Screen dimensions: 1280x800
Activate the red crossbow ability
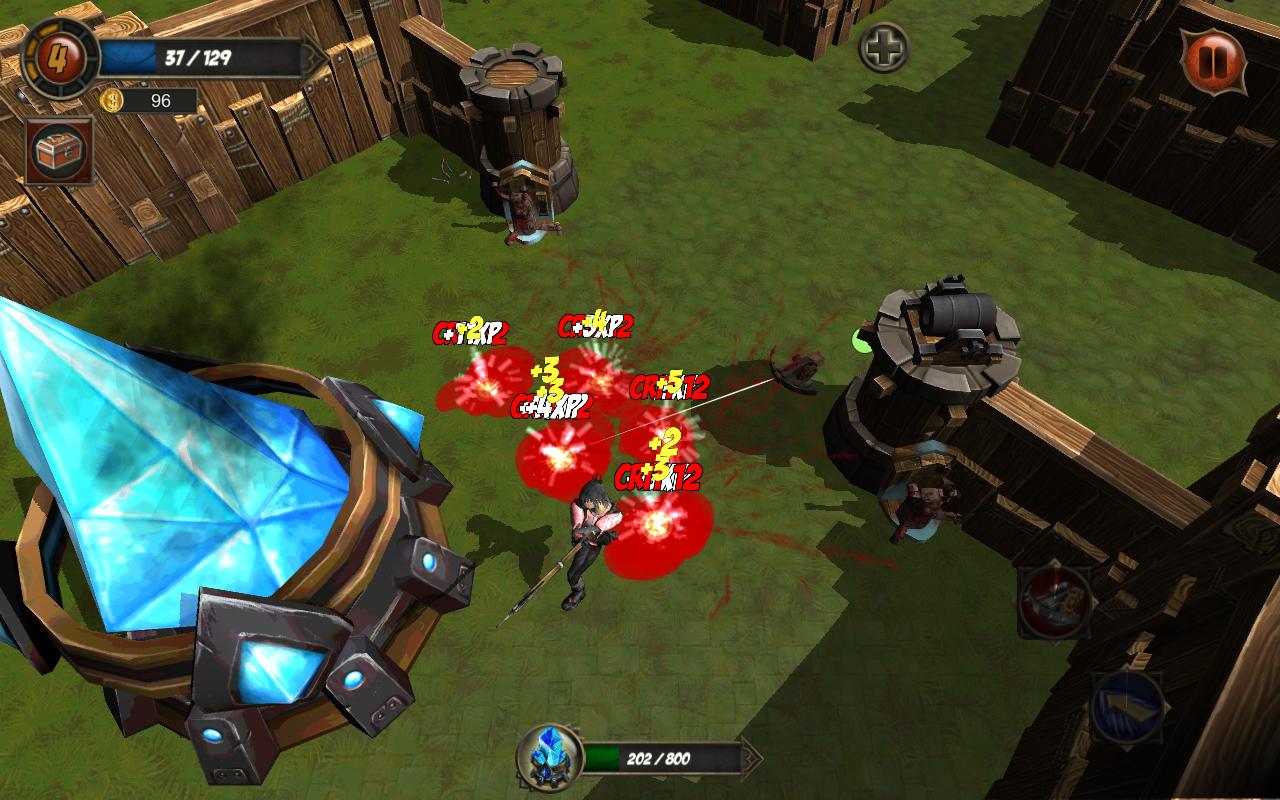tap(1054, 602)
